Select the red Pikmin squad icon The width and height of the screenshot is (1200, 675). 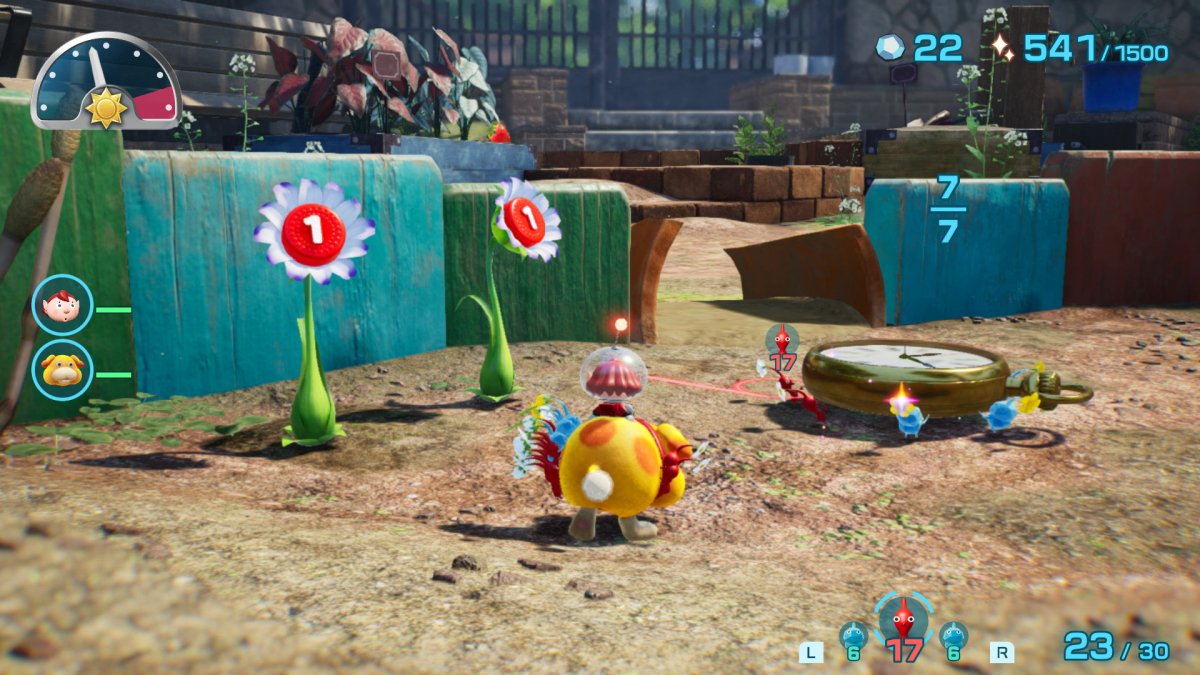(904, 622)
